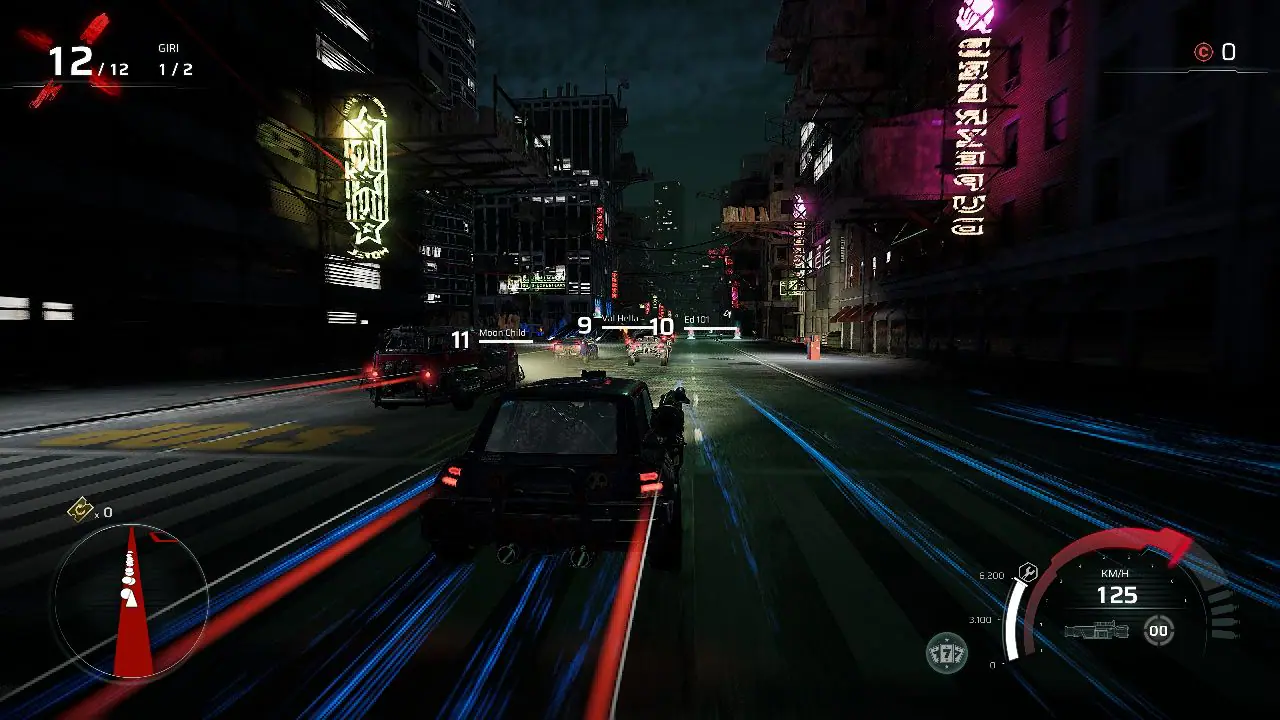Toggle the KM/H speed unit label

click(1115, 575)
